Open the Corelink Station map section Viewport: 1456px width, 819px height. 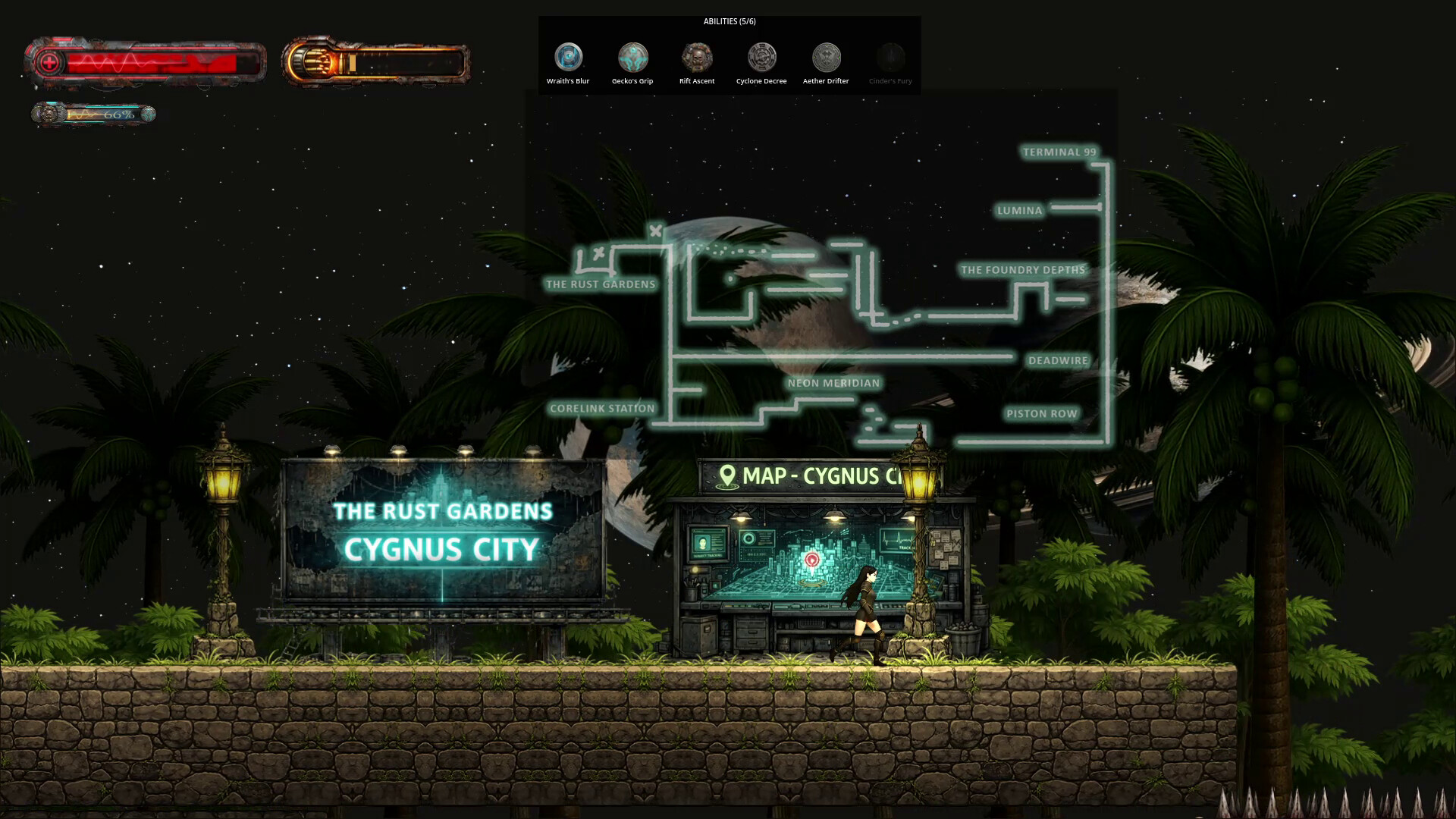tap(602, 408)
